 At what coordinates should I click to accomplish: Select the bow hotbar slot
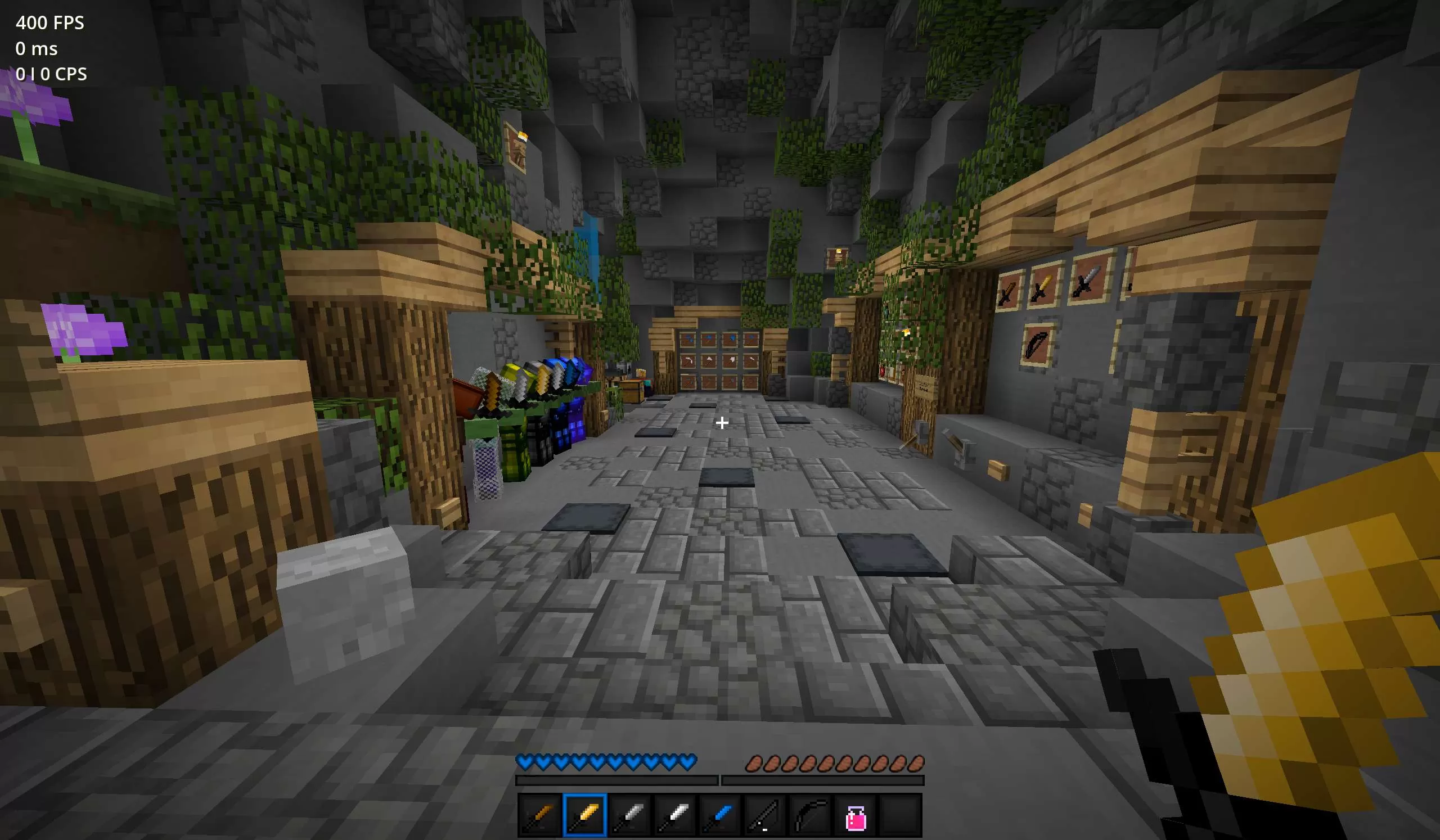[811, 815]
